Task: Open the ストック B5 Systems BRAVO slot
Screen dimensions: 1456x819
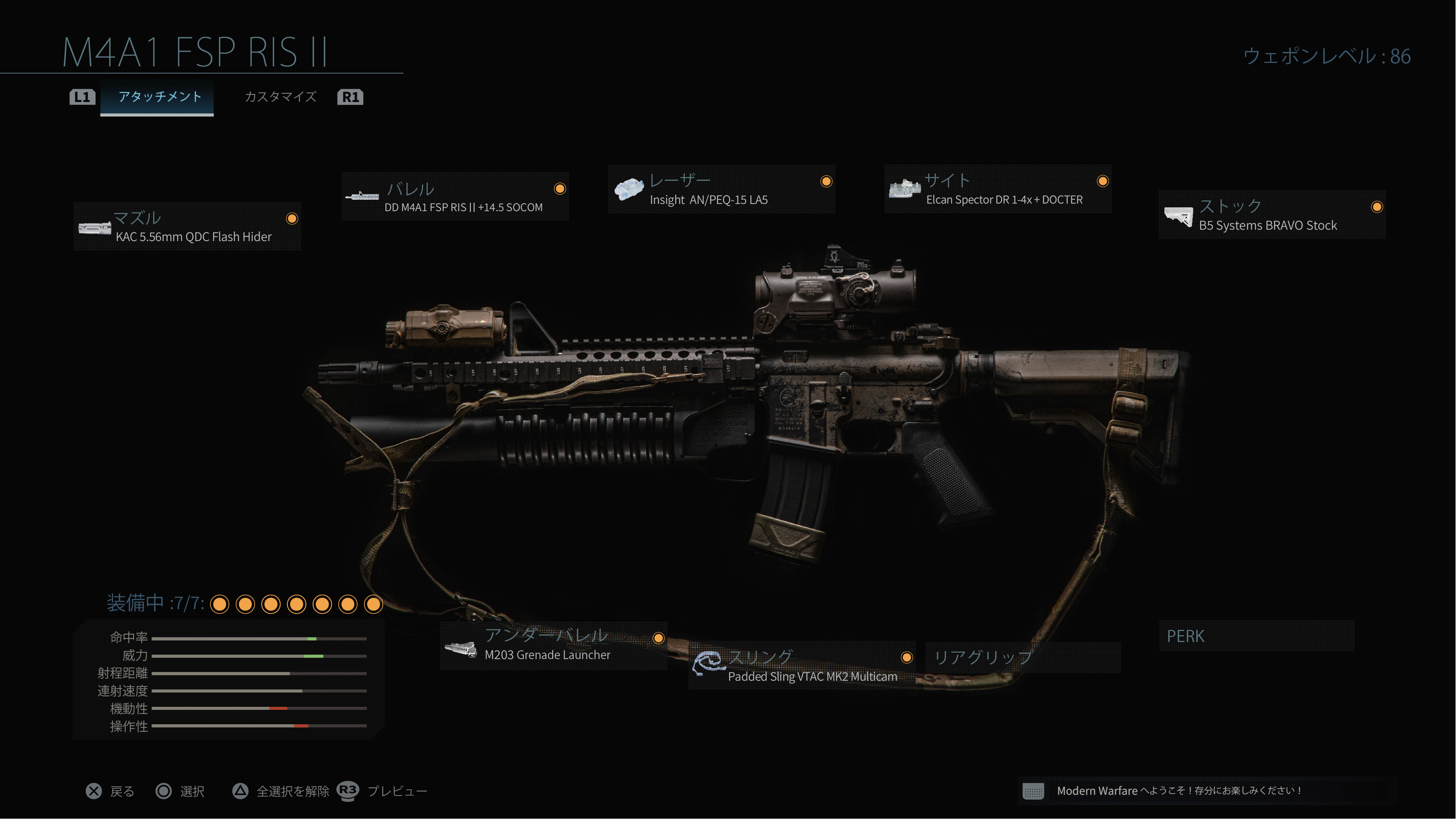Action: [1272, 215]
